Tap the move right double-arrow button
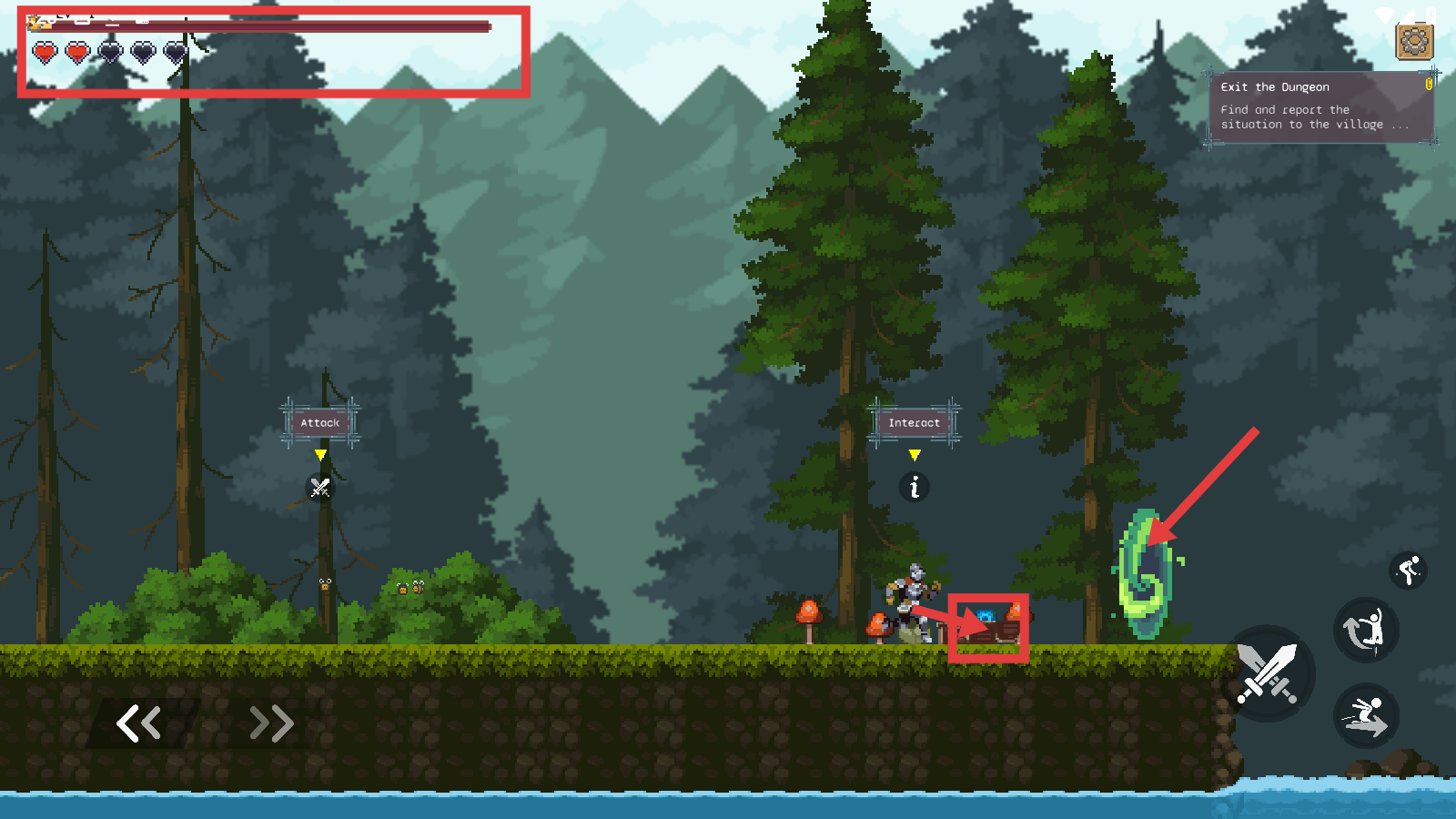Viewport: 1456px width, 819px height. coord(271,723)
